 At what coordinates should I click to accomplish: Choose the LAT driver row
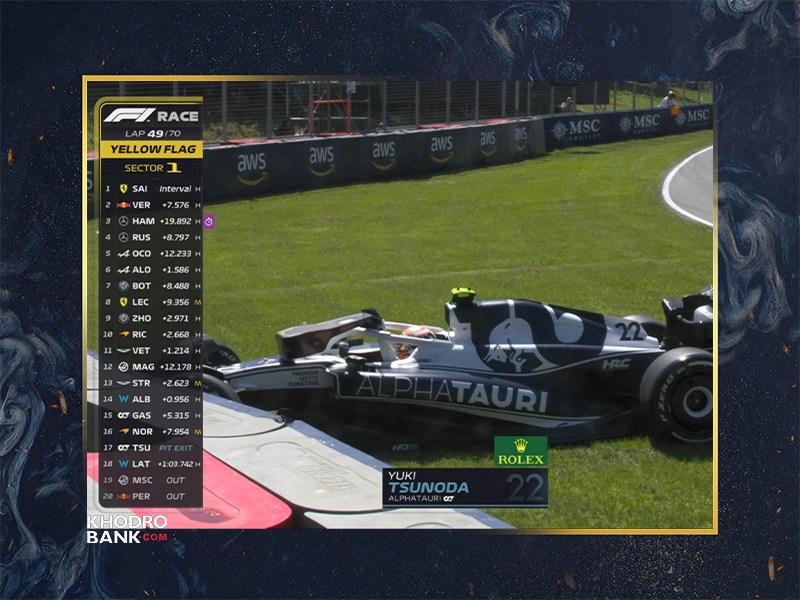click(152, 463)
